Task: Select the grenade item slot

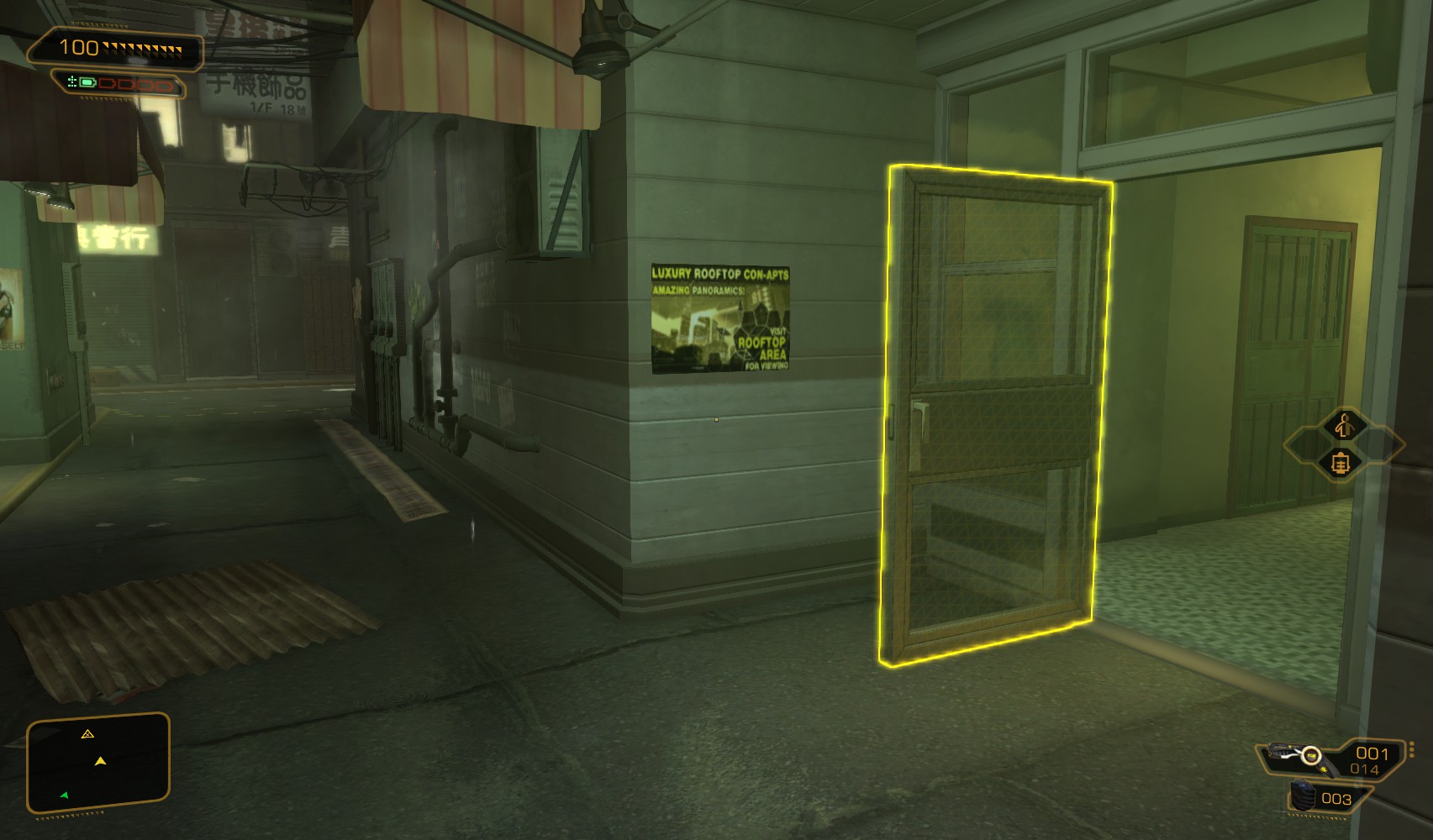Action: coord(1304,797)
